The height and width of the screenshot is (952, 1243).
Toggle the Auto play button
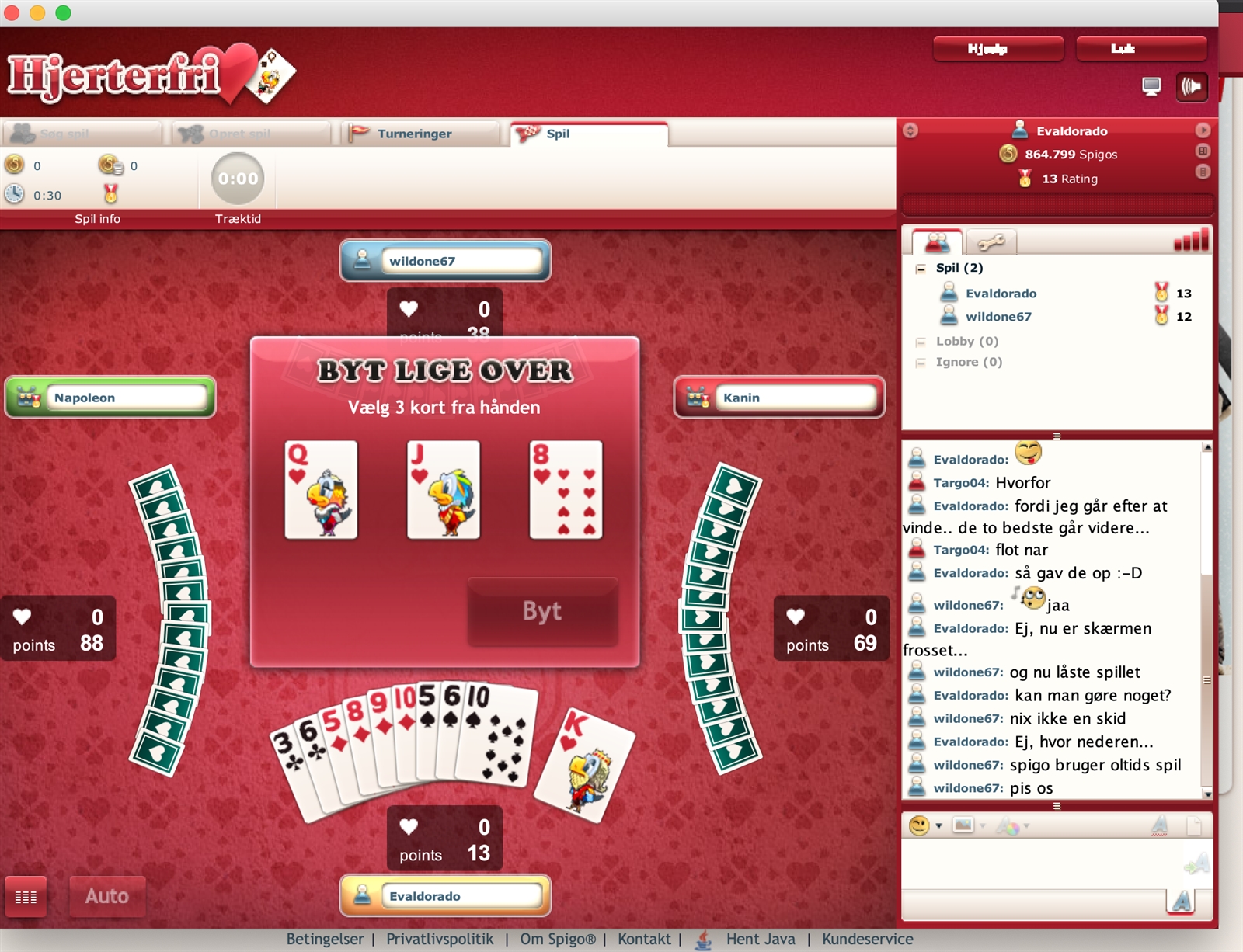[x=107, y=896]
